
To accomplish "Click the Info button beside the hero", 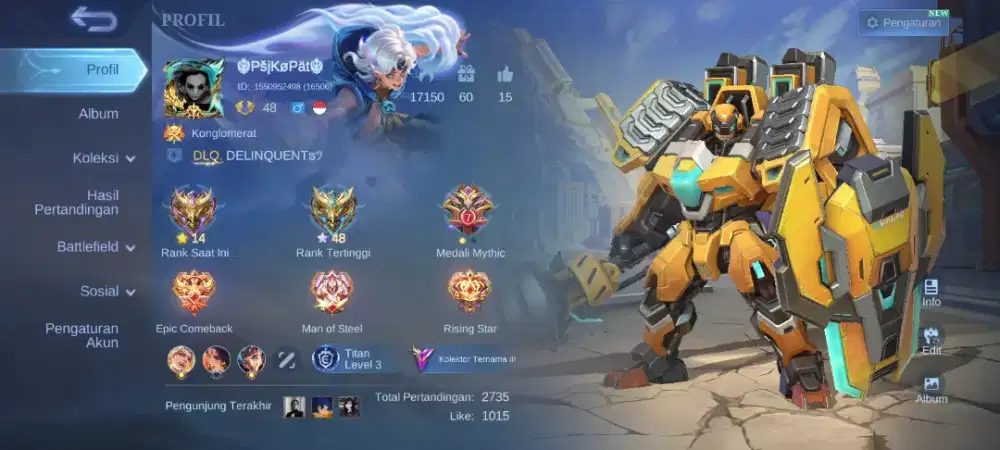I will [x=931, y=292].
